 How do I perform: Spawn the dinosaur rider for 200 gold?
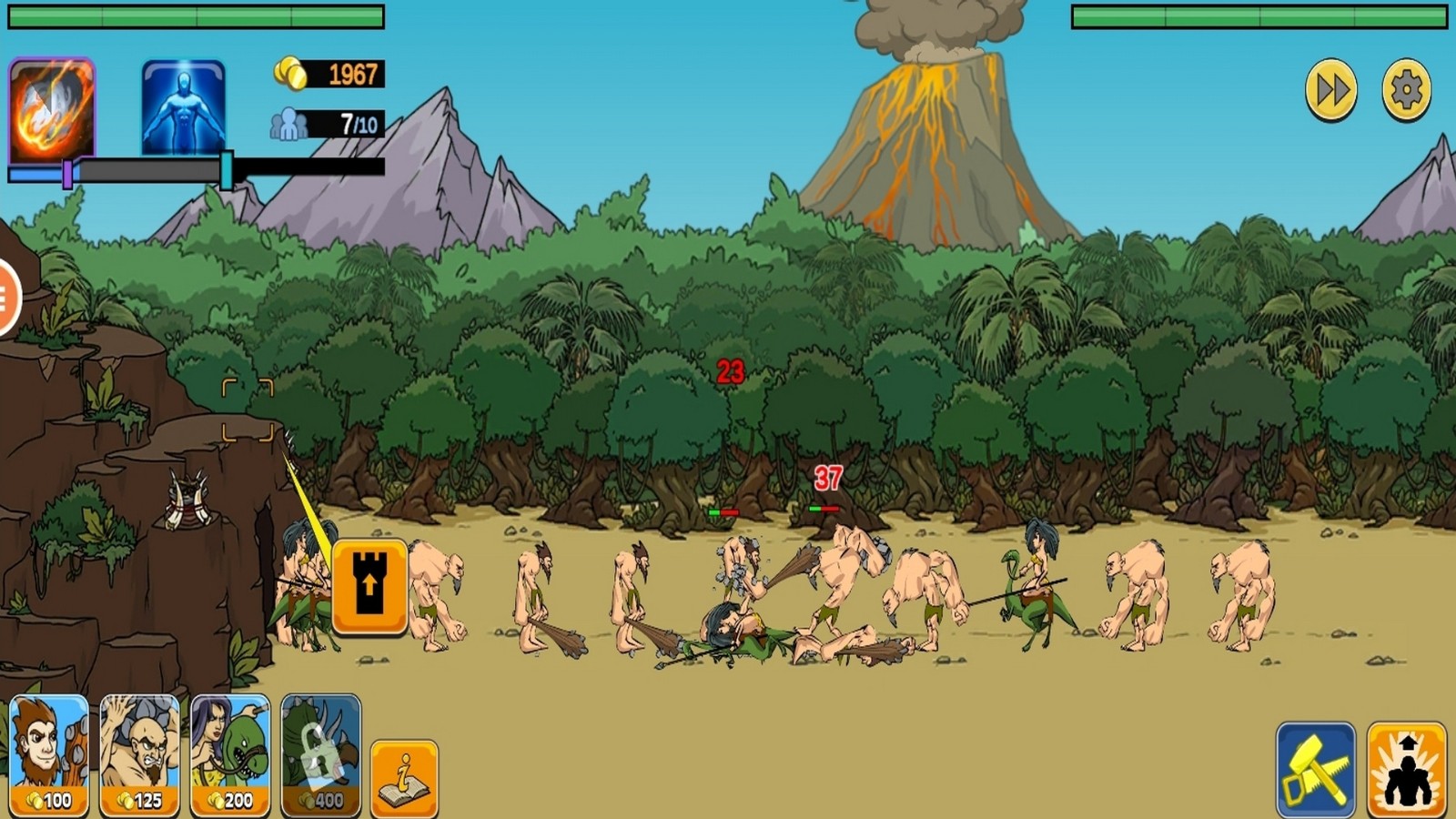tap(230, 754)
